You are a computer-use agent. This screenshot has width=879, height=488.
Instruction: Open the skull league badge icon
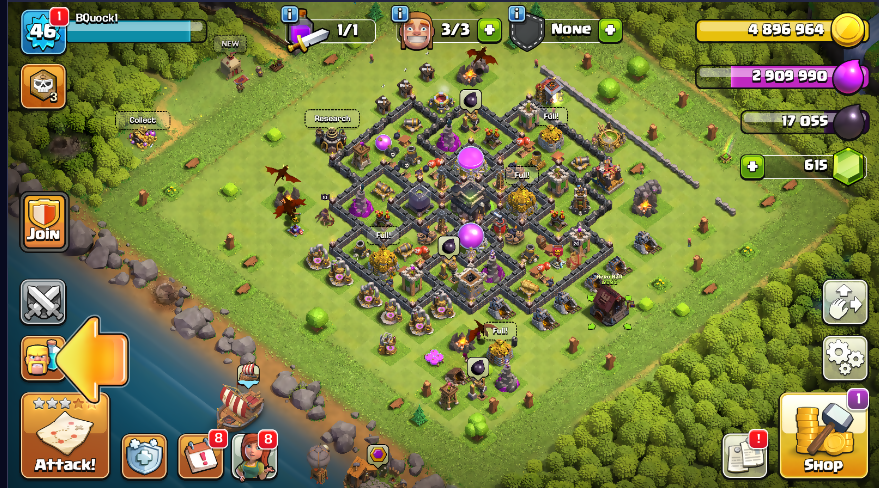[43, 86]
